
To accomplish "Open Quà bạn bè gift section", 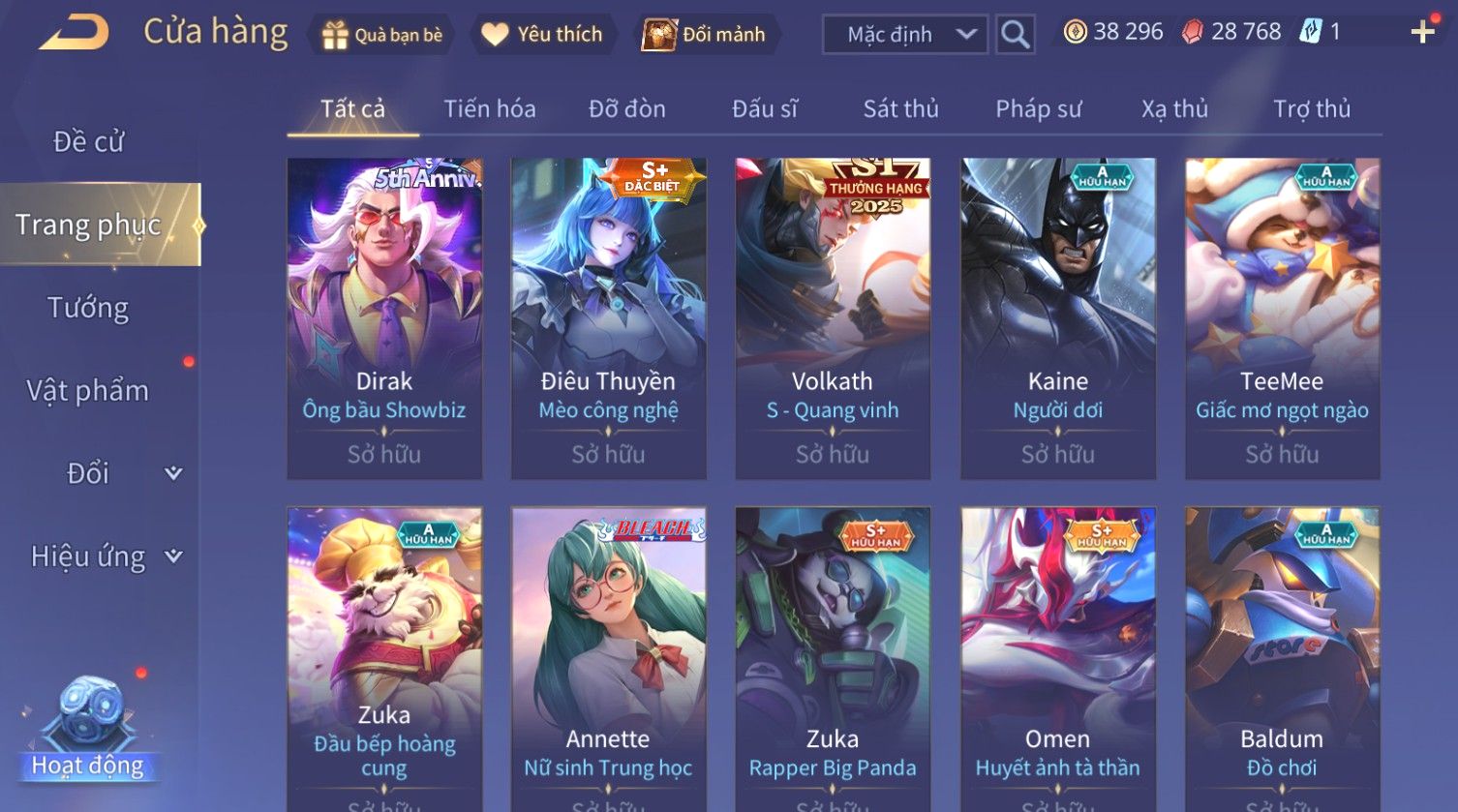I will click(382, 35).
